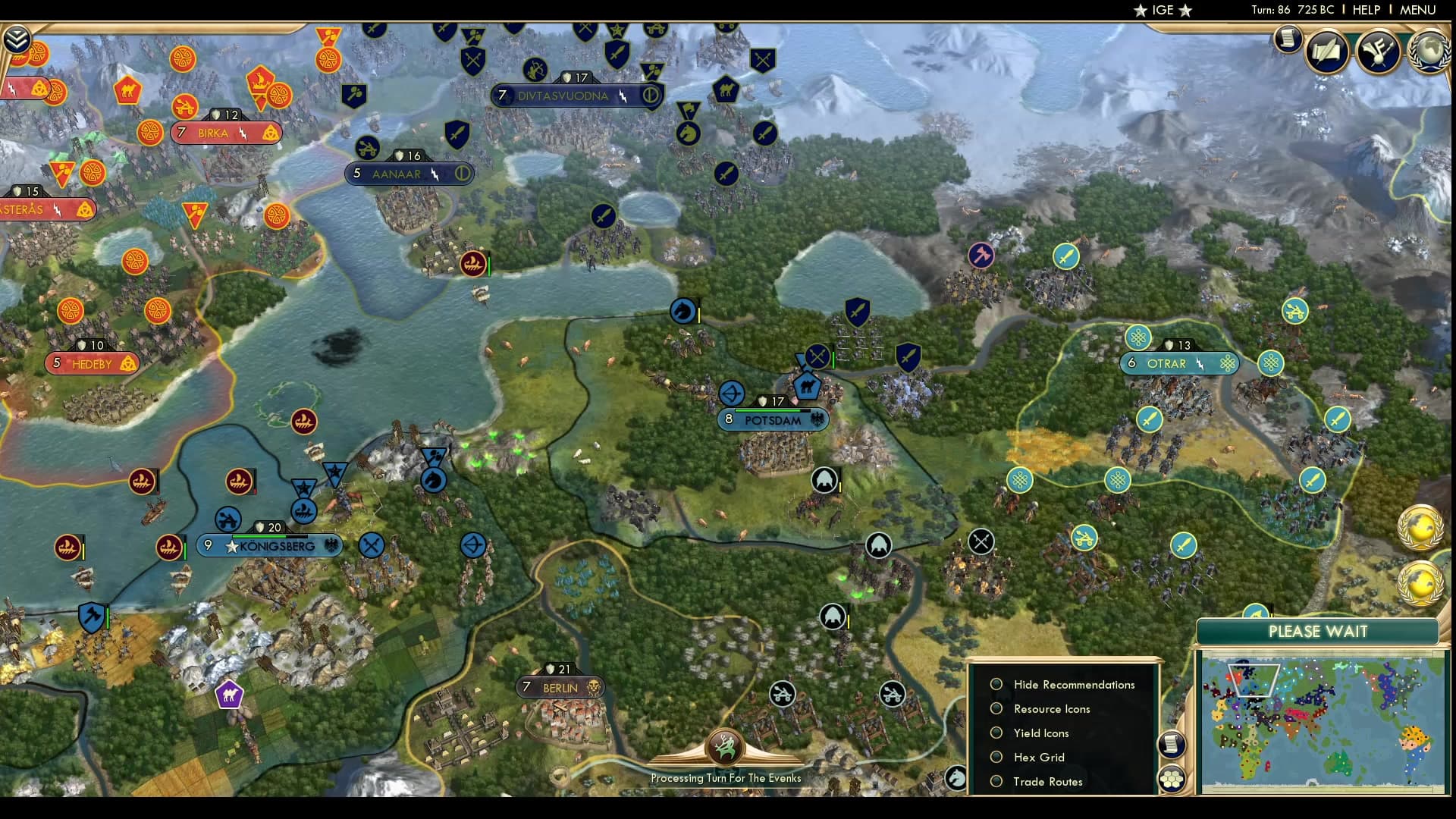Open the social policies scroll-and-quill icon

click(1327, 52)
